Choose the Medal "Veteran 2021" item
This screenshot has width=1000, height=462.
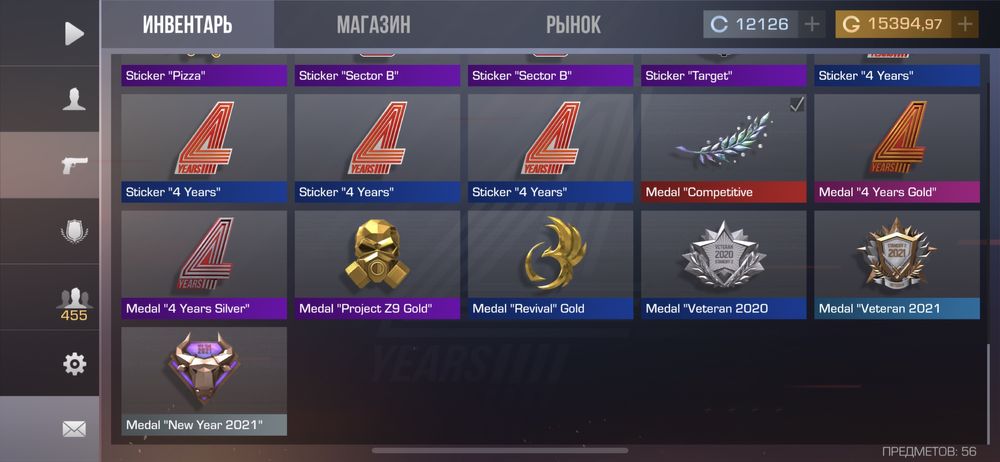tap(896, 264)
